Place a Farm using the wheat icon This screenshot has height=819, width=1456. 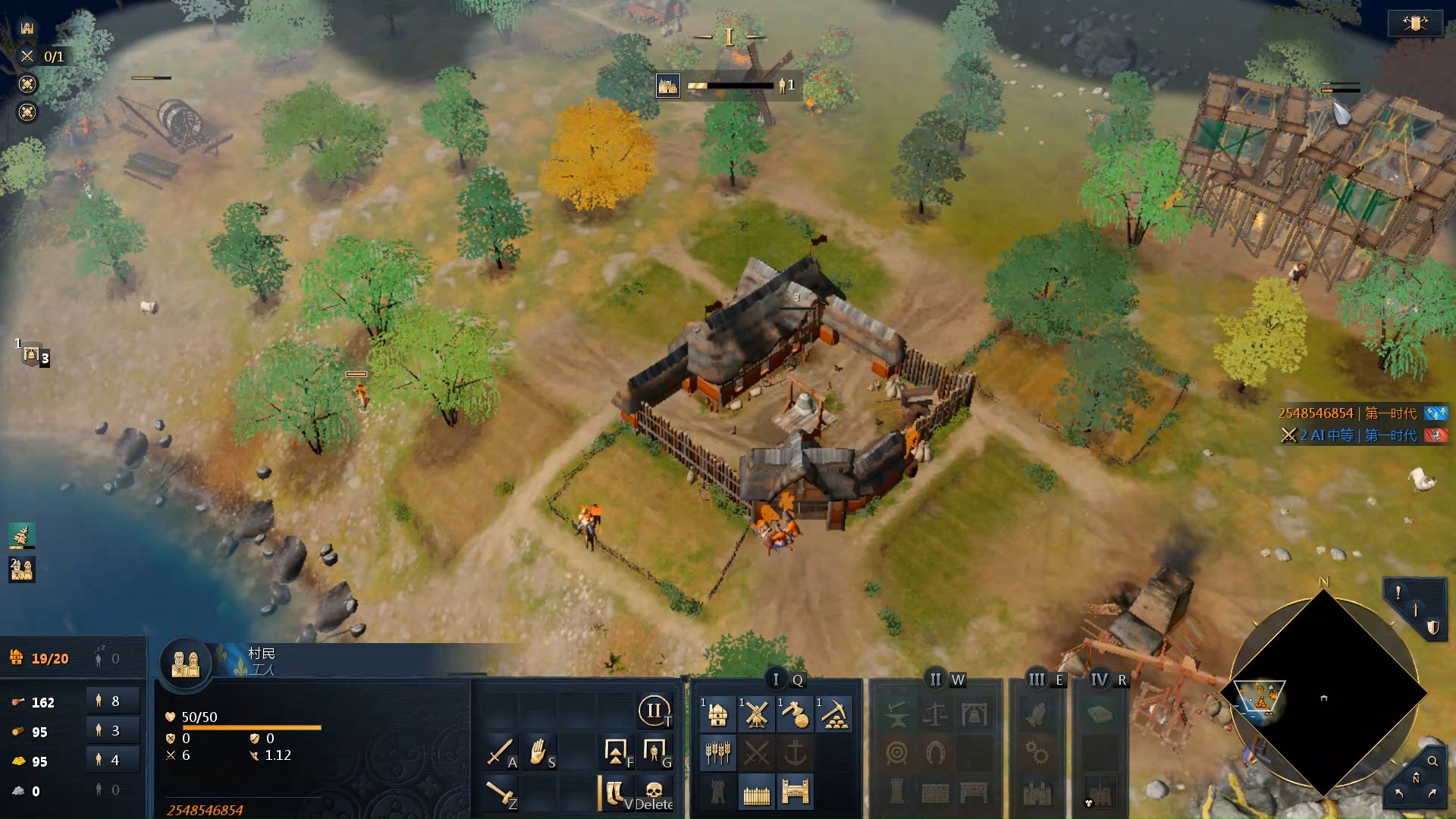(x=717, y=753)
